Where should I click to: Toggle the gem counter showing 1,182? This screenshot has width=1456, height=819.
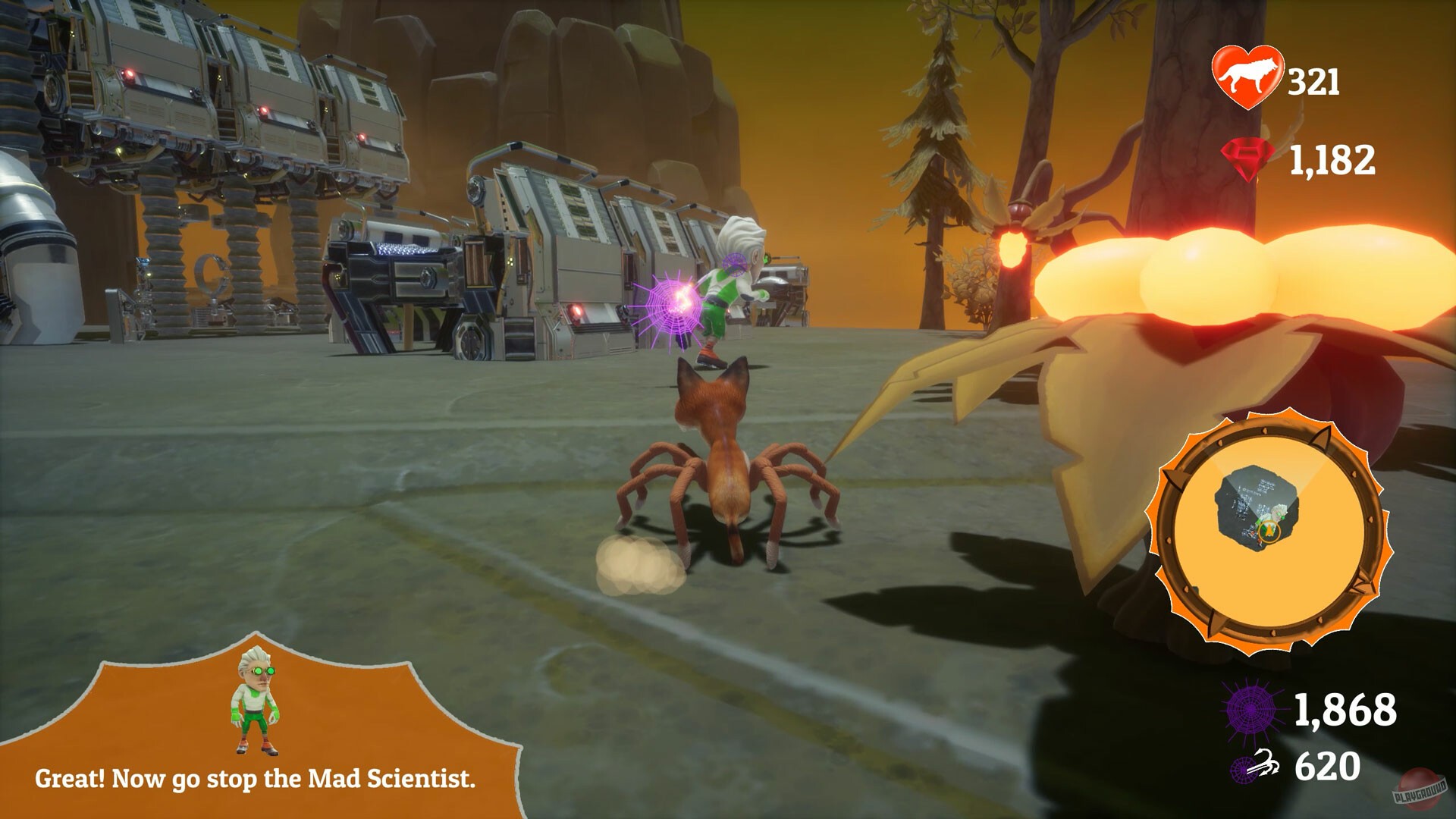click(1333, 158)
